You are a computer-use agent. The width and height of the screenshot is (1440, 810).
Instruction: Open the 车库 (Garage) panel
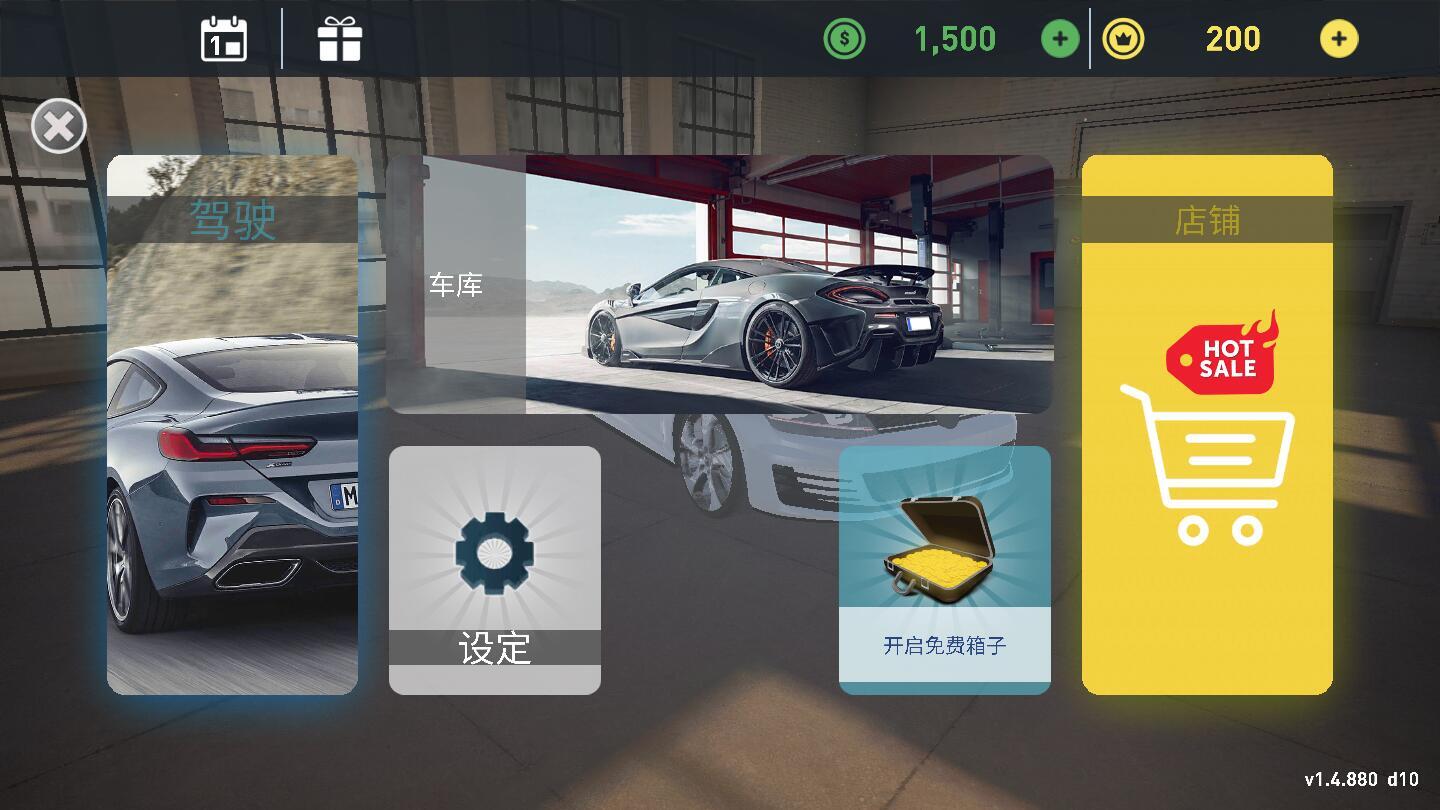(x=719, y=284)
